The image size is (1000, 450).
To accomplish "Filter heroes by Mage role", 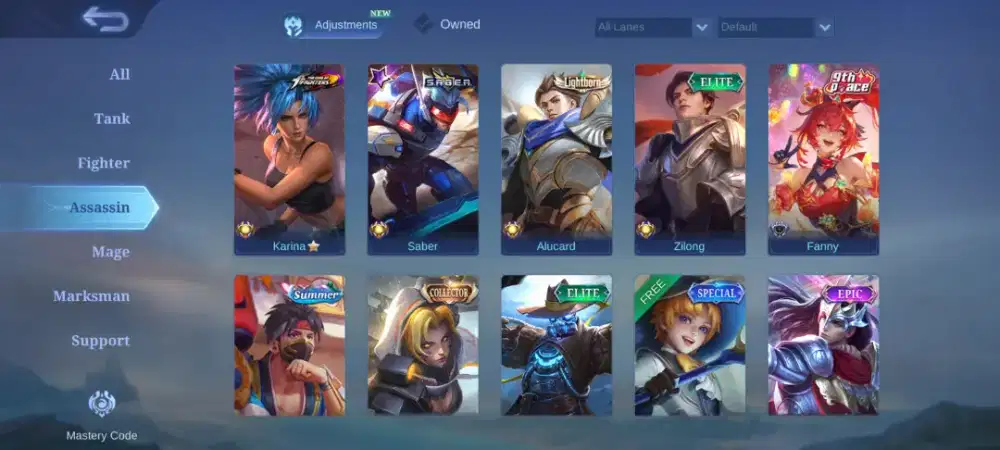I will pos(111,252).
